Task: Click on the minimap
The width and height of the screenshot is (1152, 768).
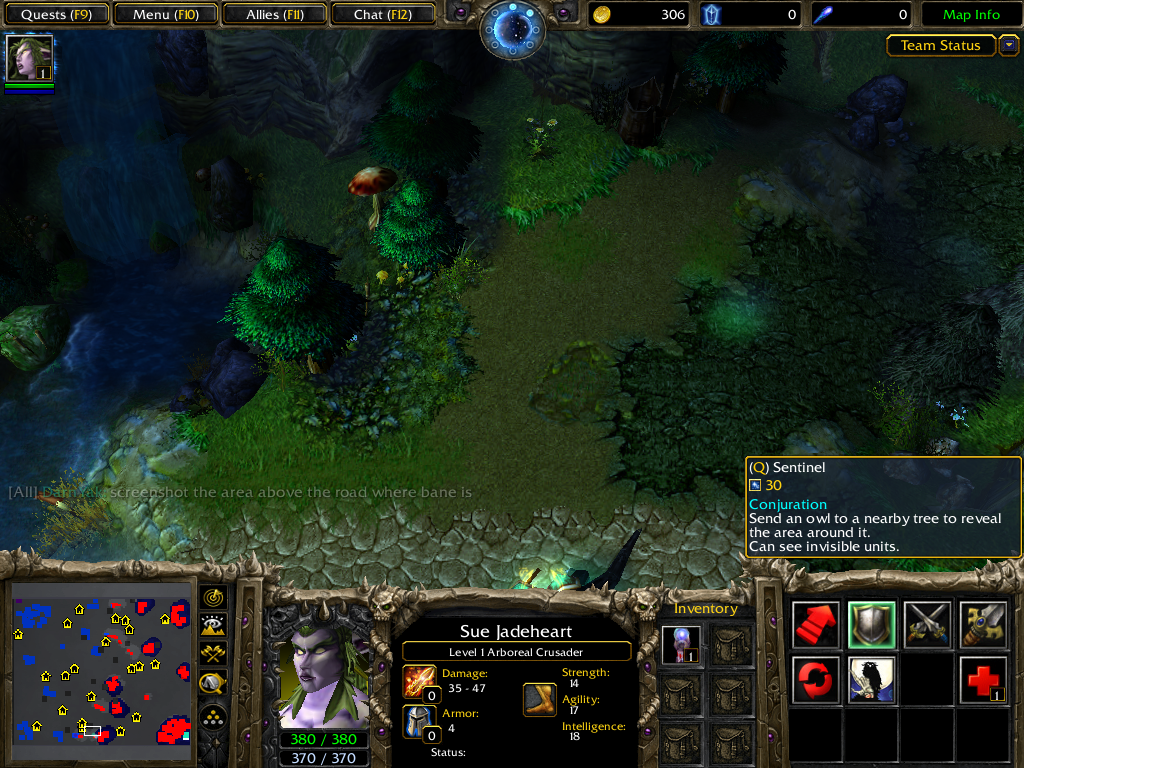Action: pyautogui.click(x=100, y=665)
